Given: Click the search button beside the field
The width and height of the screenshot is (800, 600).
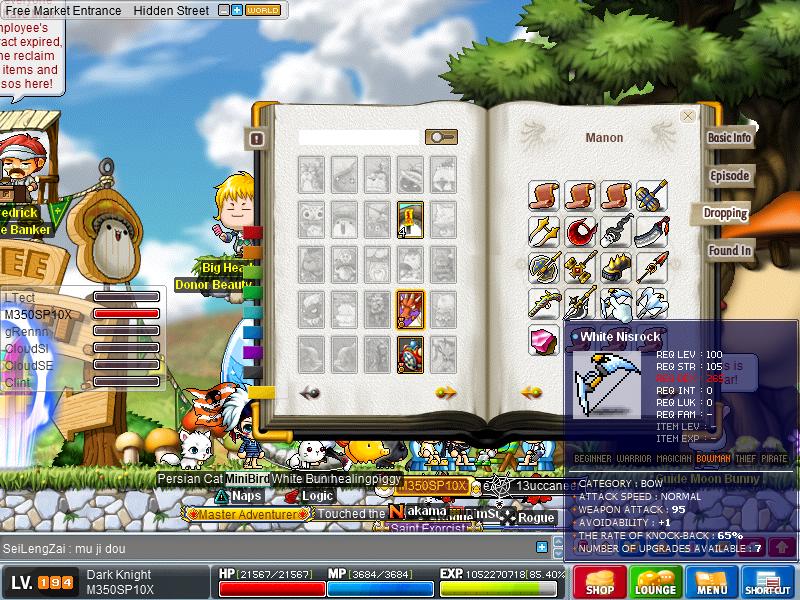Looking at the screenshot, I should coord(441,137).
